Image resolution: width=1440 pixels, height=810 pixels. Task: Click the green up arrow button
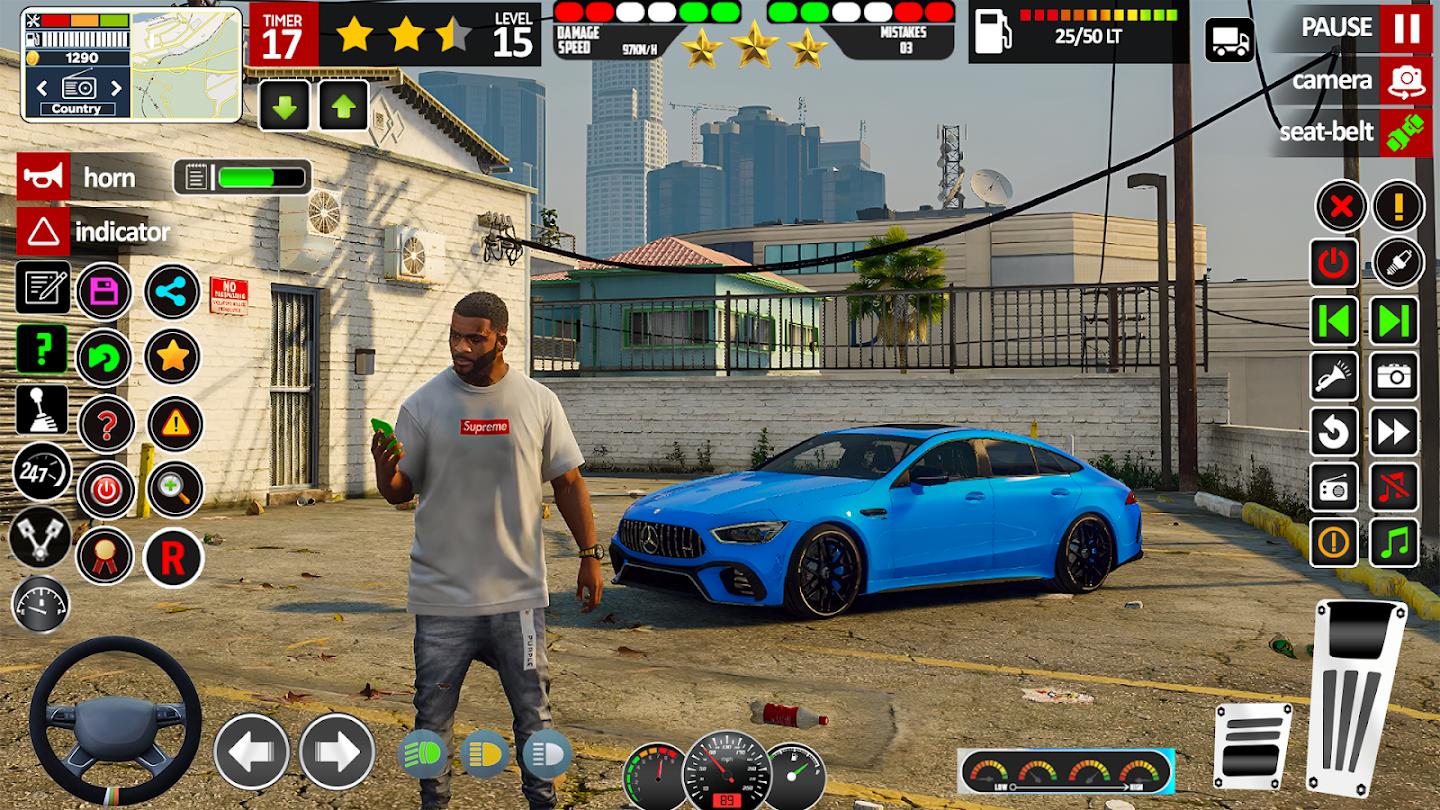coord(344,106)
